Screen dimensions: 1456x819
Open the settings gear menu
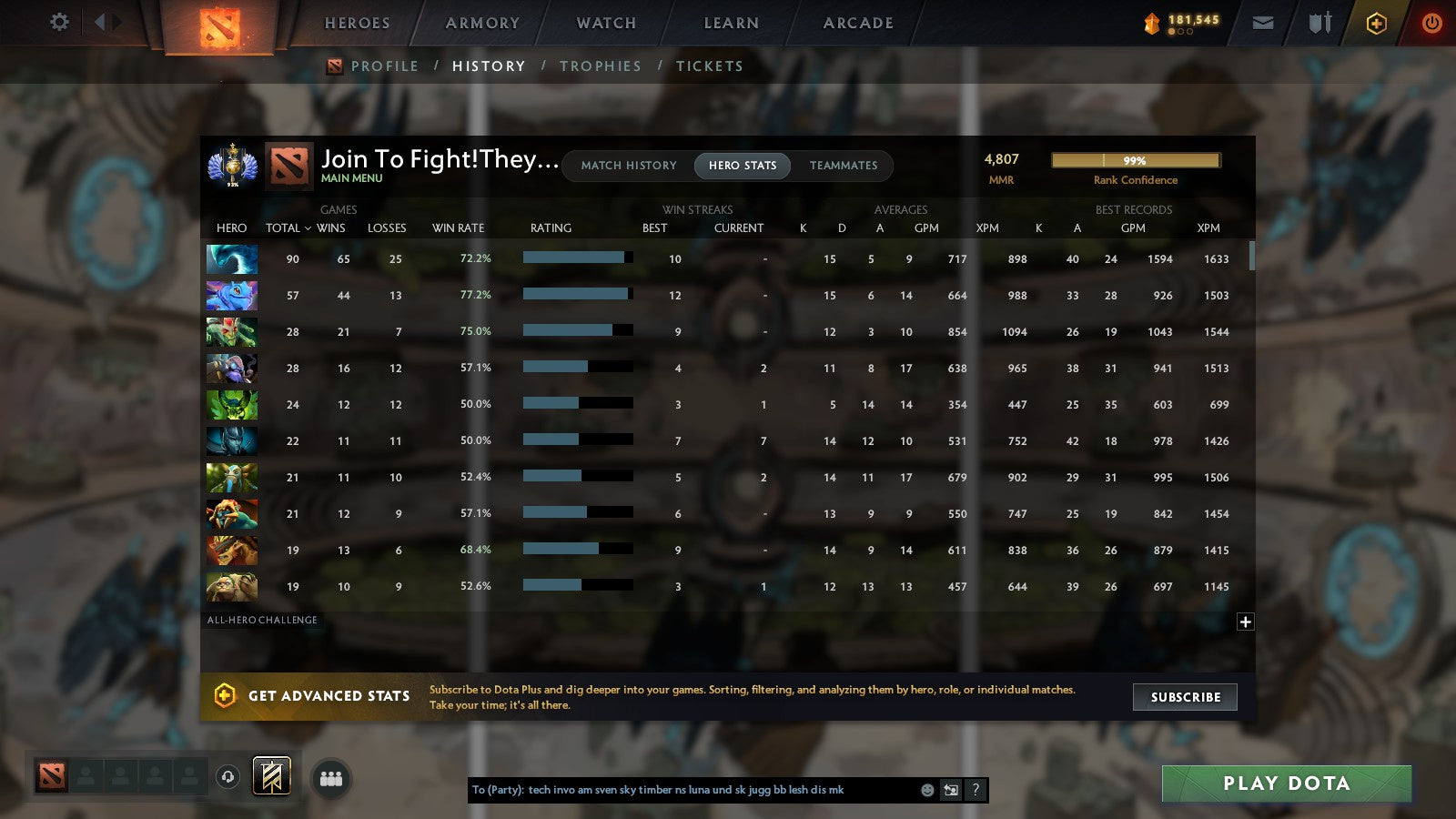(x=58, y=23)
